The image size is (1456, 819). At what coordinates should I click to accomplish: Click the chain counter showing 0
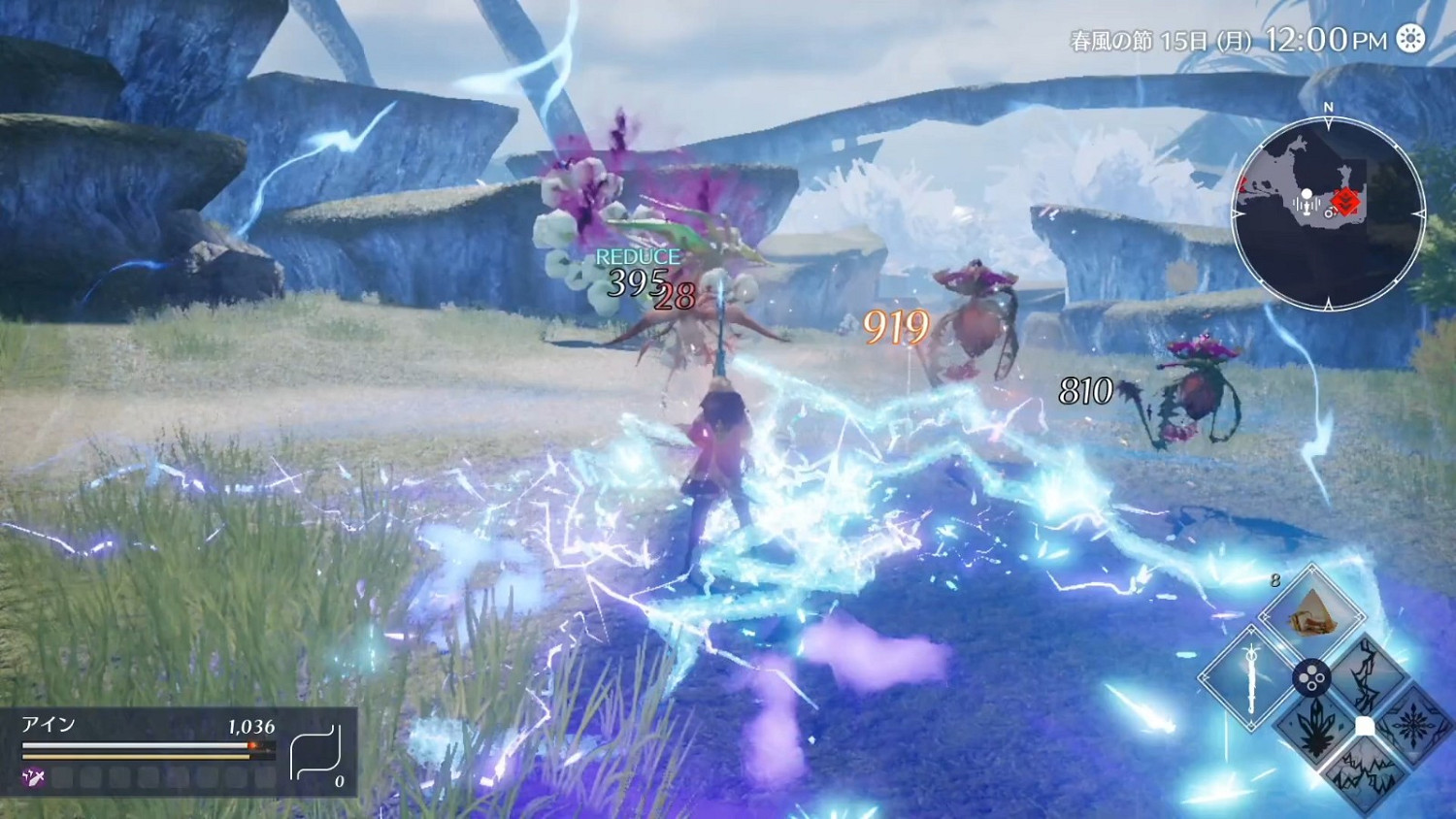click(x=340, y=781)
